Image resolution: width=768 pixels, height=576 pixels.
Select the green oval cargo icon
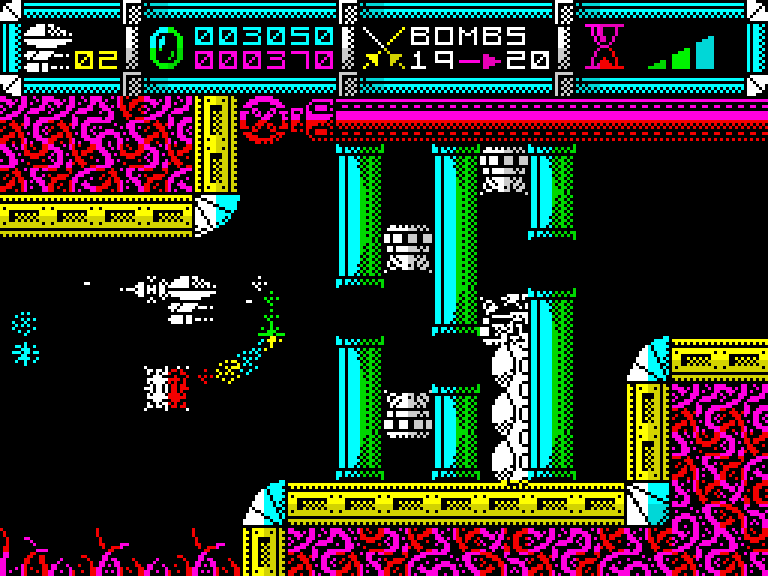coord(166,47)
